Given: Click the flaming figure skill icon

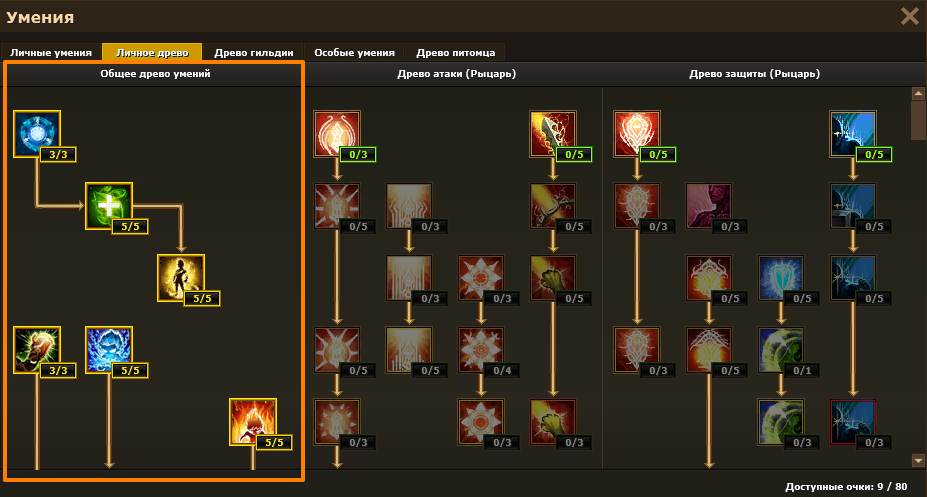Looking at the screenshot, I should tap(253, 422).
